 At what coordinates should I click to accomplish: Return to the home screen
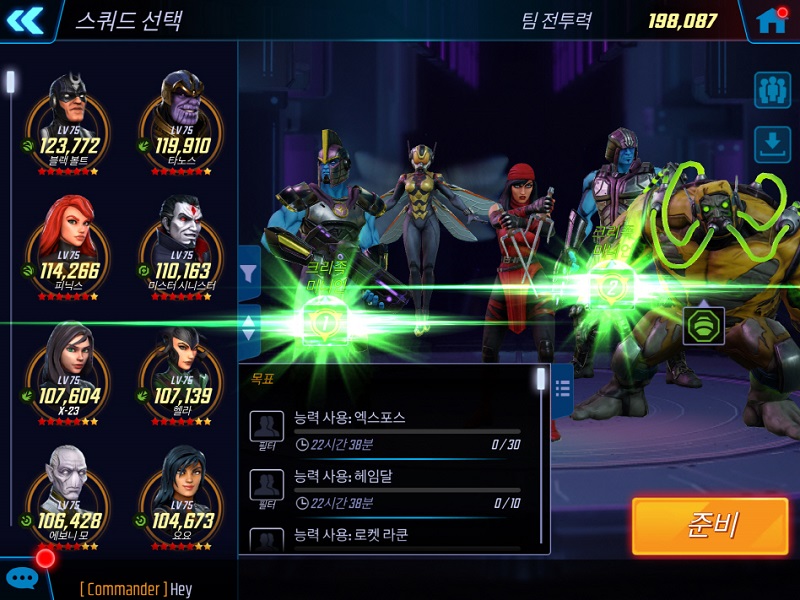(x=771, y=20)
